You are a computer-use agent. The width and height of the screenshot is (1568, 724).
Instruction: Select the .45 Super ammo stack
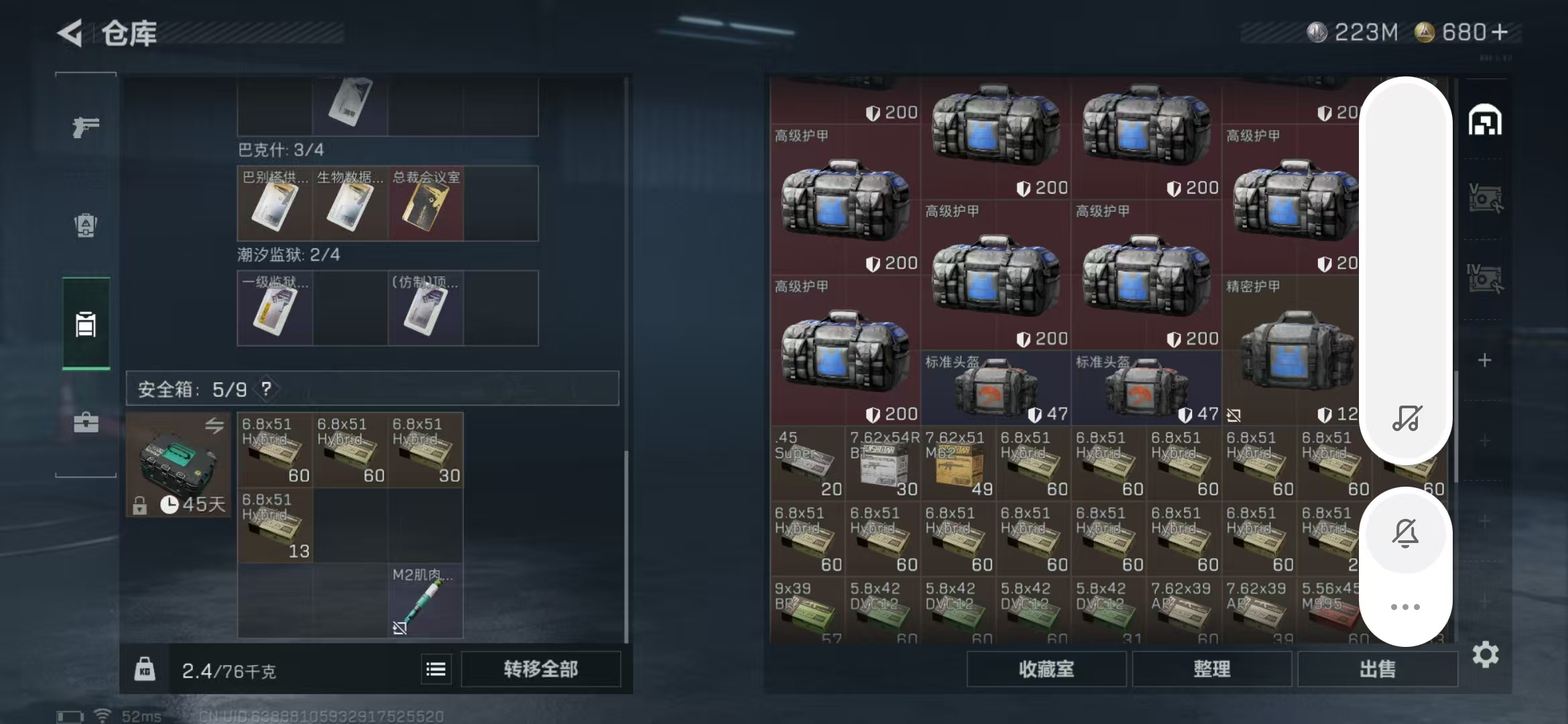pos(807,463)
